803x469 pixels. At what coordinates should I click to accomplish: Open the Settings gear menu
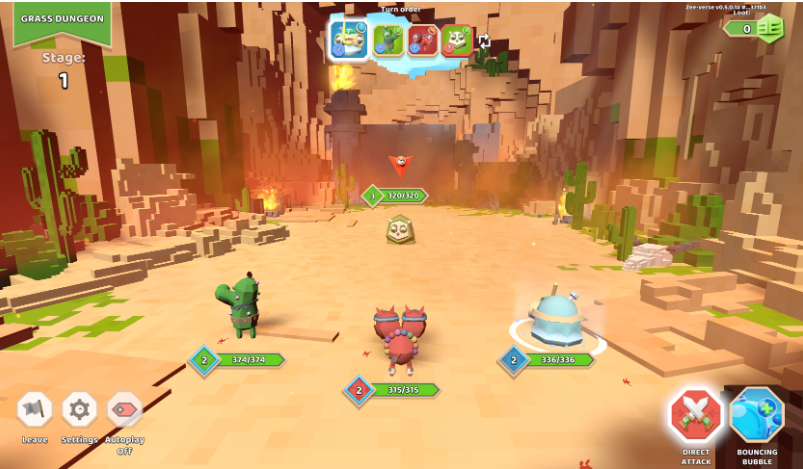[x=80, y=409]
